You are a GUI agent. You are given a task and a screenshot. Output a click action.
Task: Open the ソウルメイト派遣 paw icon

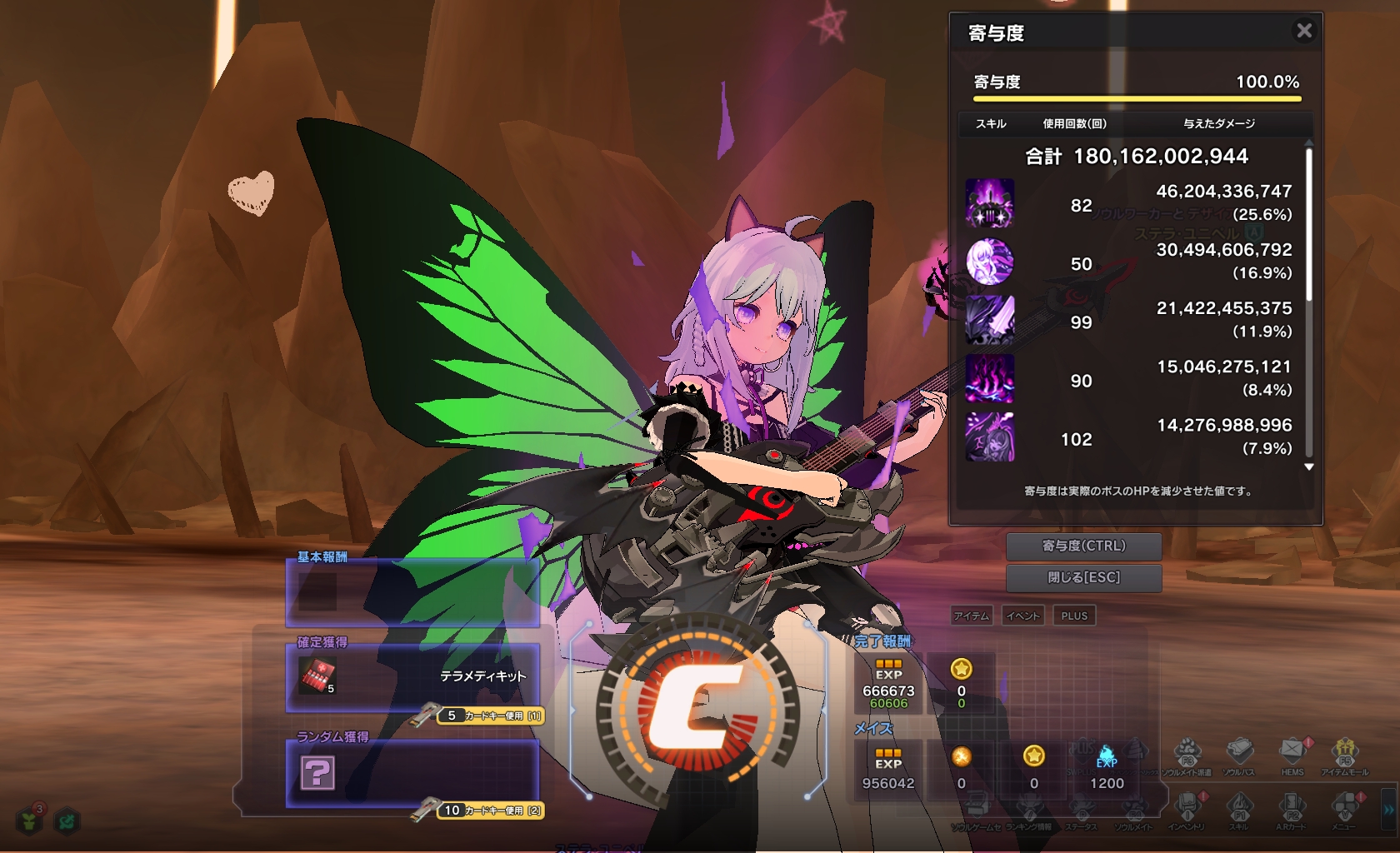click(x=1187, y=751)
